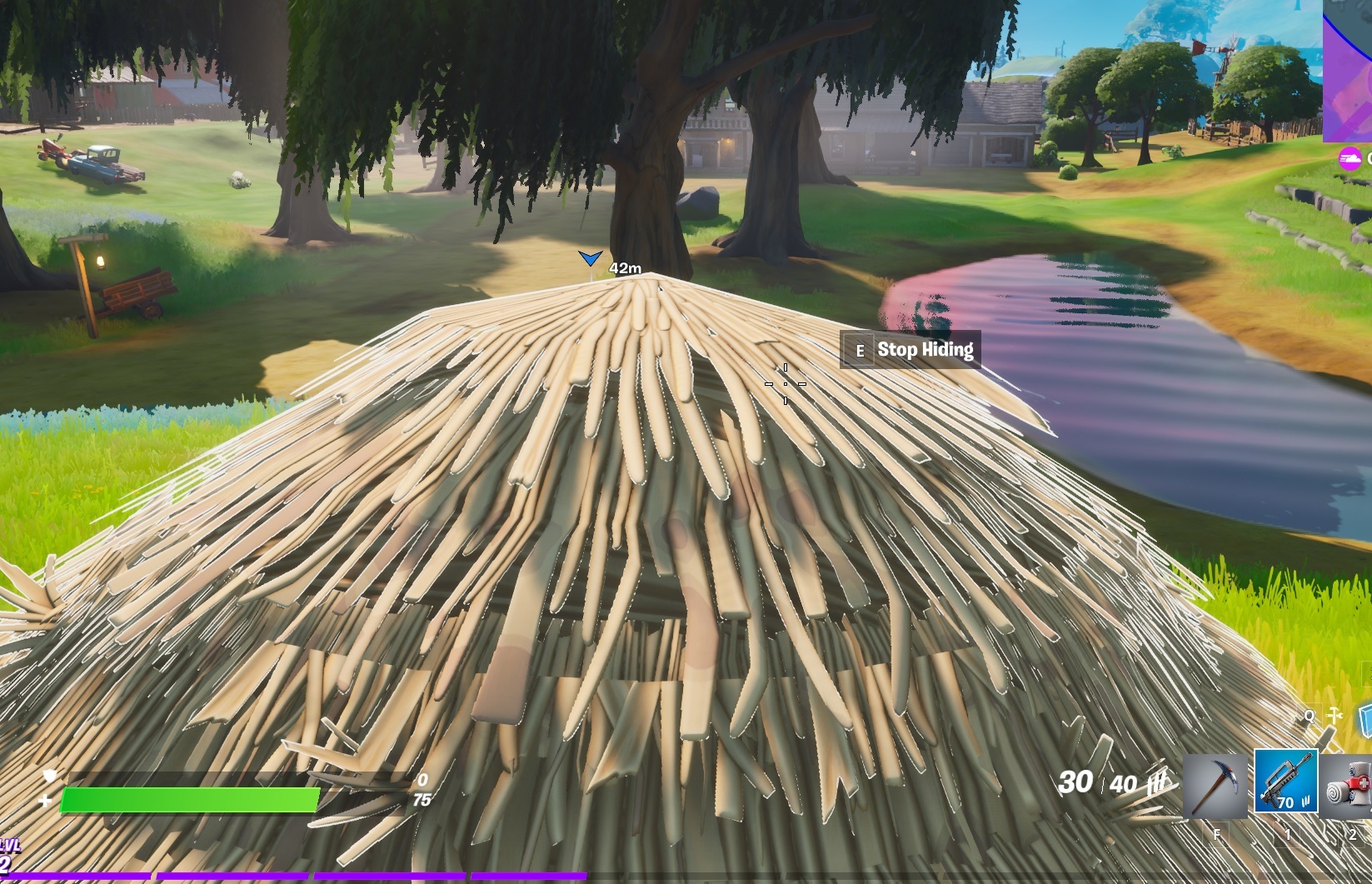Screen dimensions: 1372x884
Task: Click the blue 42m waypoint marker
Action: [590, 259]
